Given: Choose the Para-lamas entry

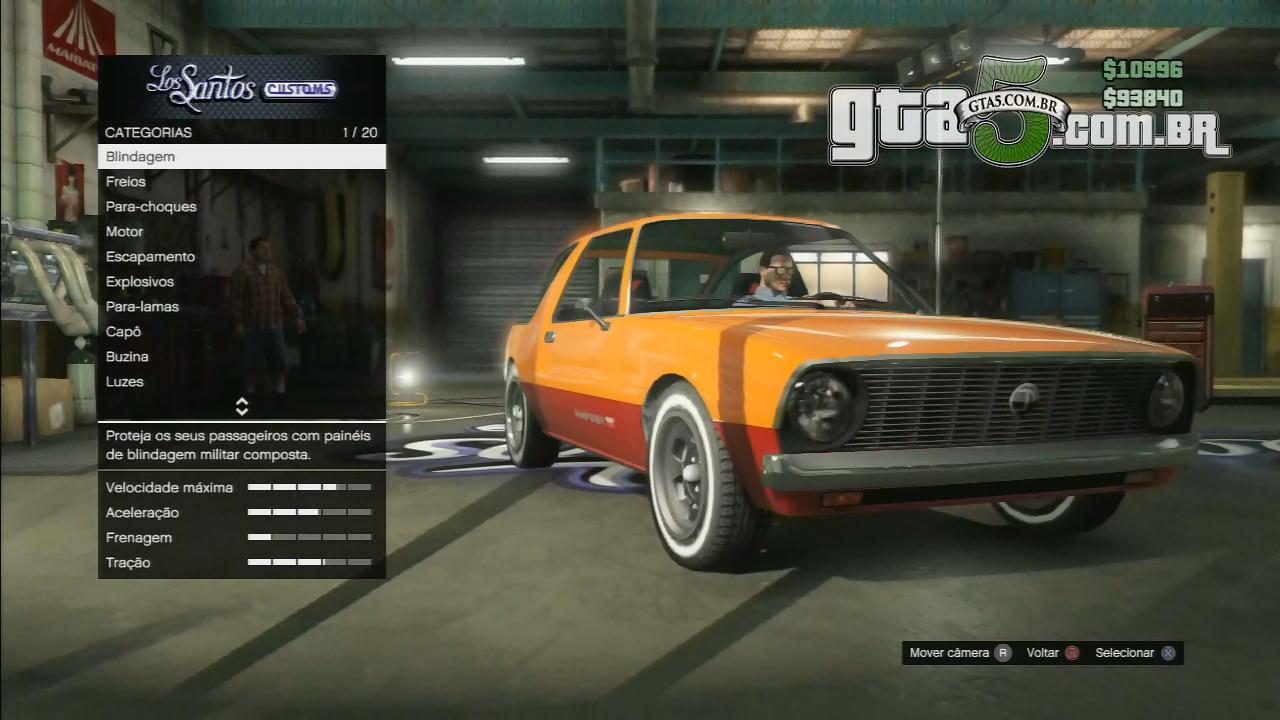Looking at the screenshot, I should 141,306.
